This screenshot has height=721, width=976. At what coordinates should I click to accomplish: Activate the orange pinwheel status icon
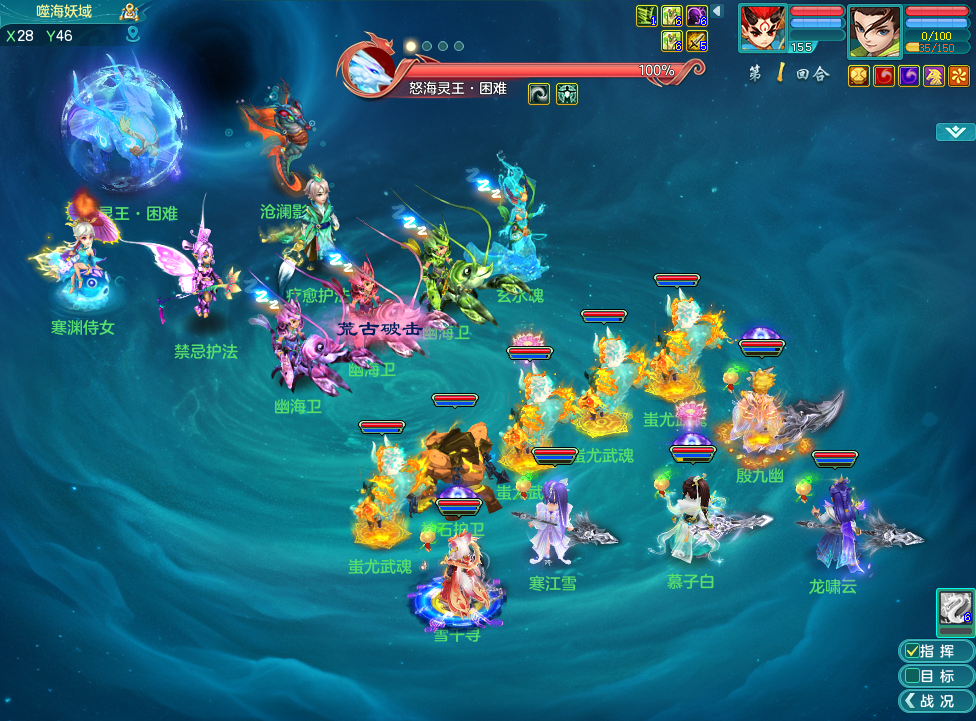959,76
